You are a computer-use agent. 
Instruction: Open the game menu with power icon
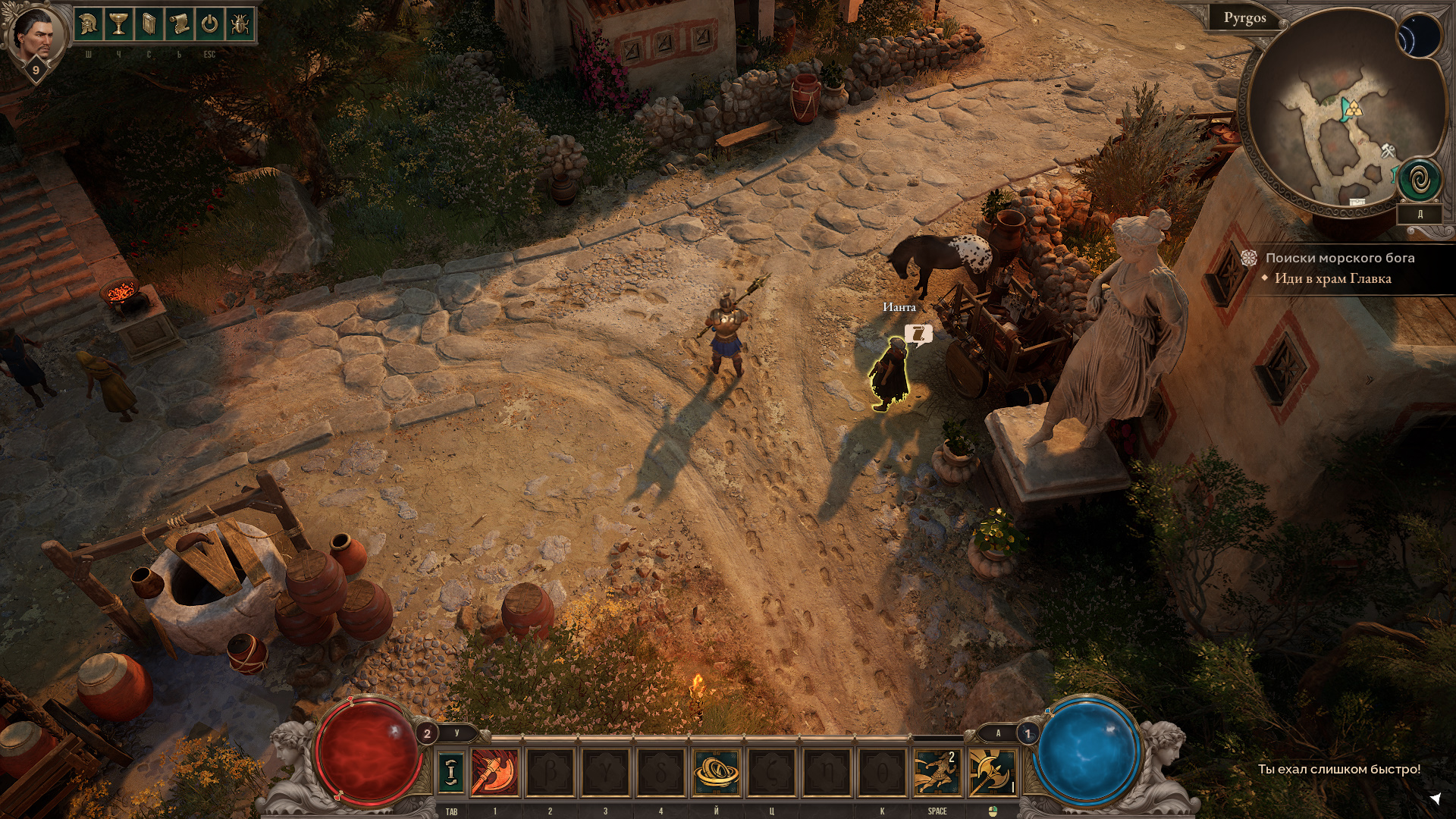click(209, 25)
